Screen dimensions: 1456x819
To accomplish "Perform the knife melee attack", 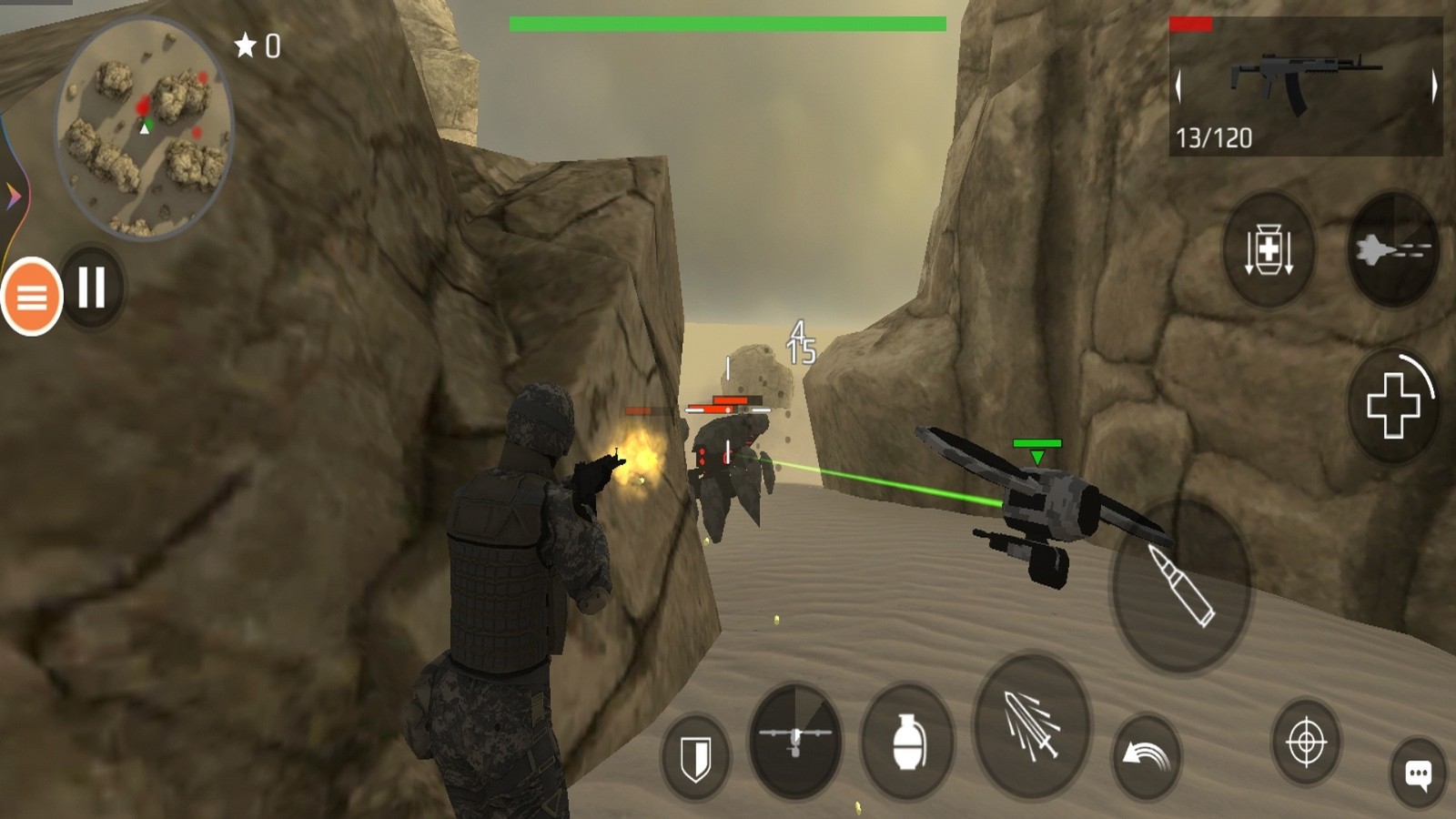I will (1032, 725).
